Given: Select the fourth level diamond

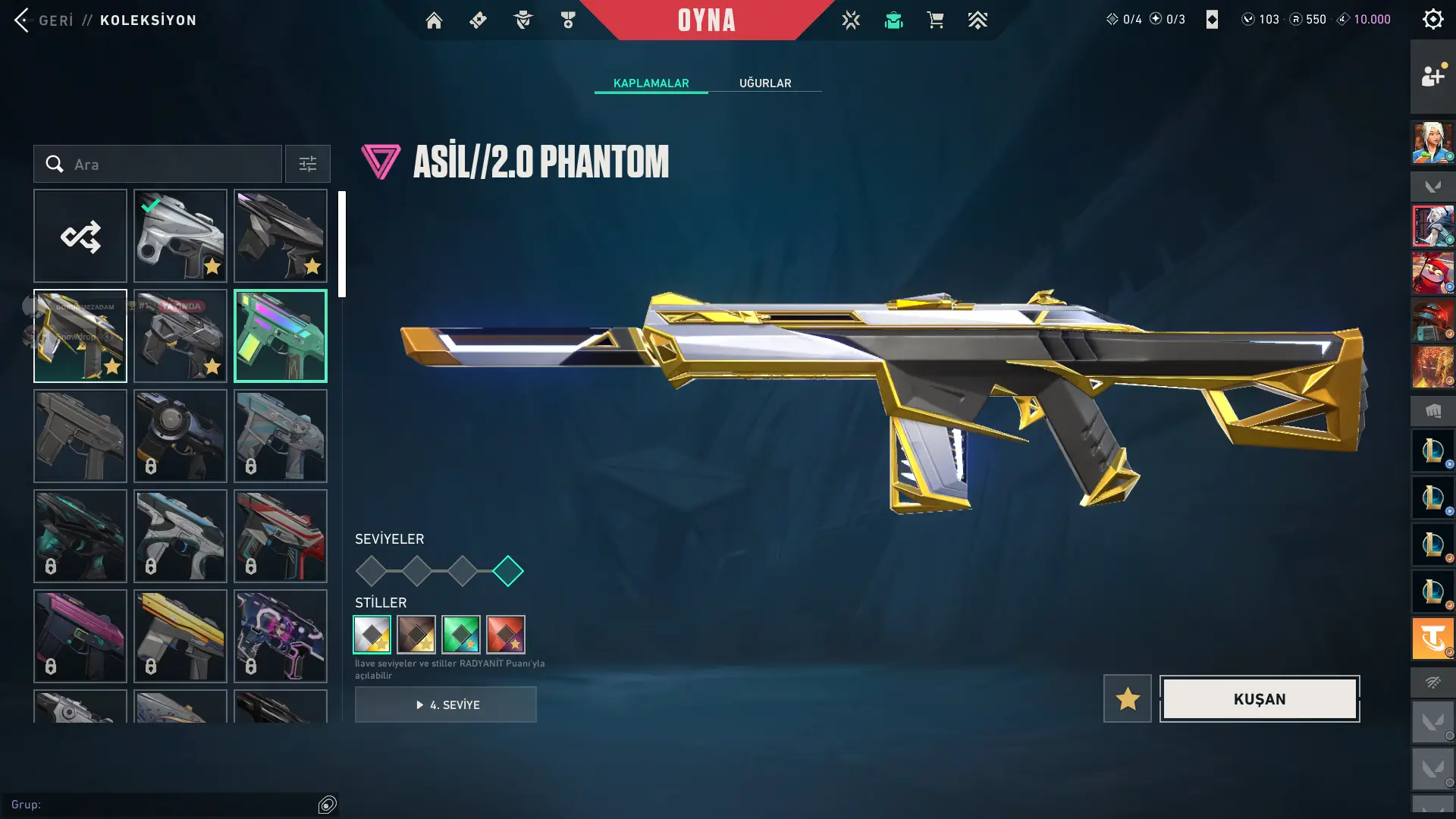Looking at the screenshot, I should point(507,571).
